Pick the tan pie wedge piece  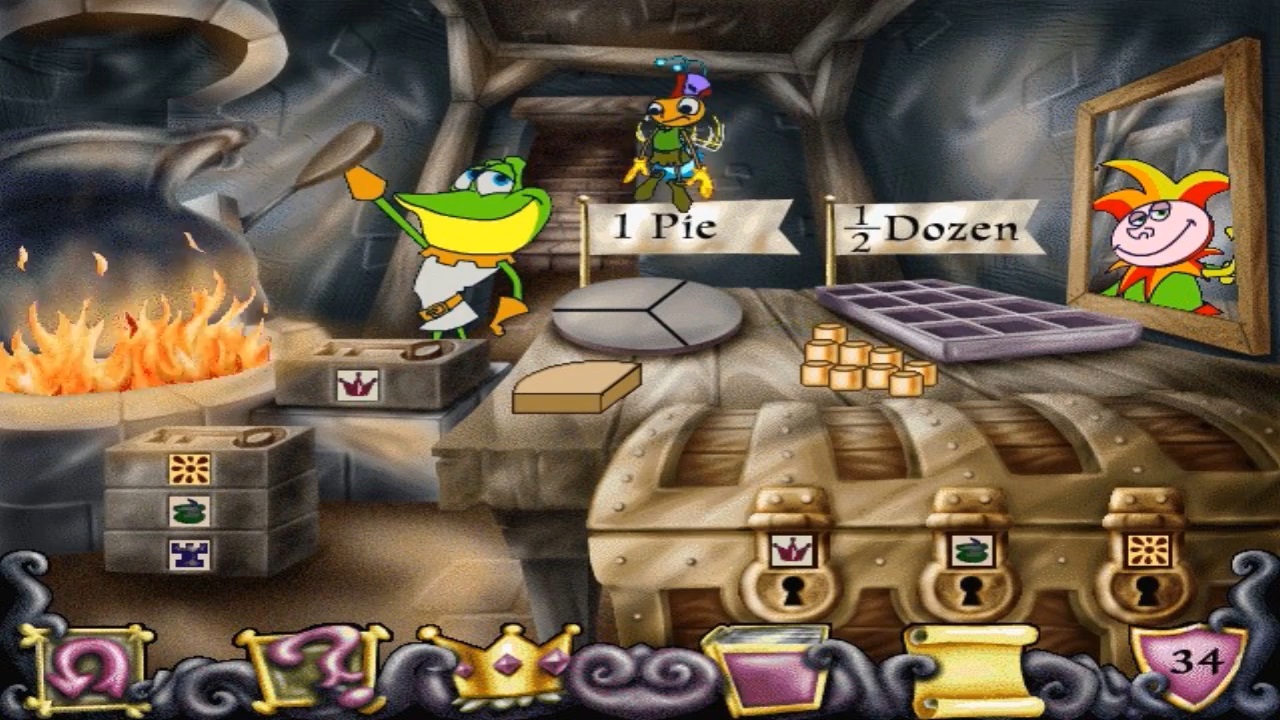tap(576, 388)
